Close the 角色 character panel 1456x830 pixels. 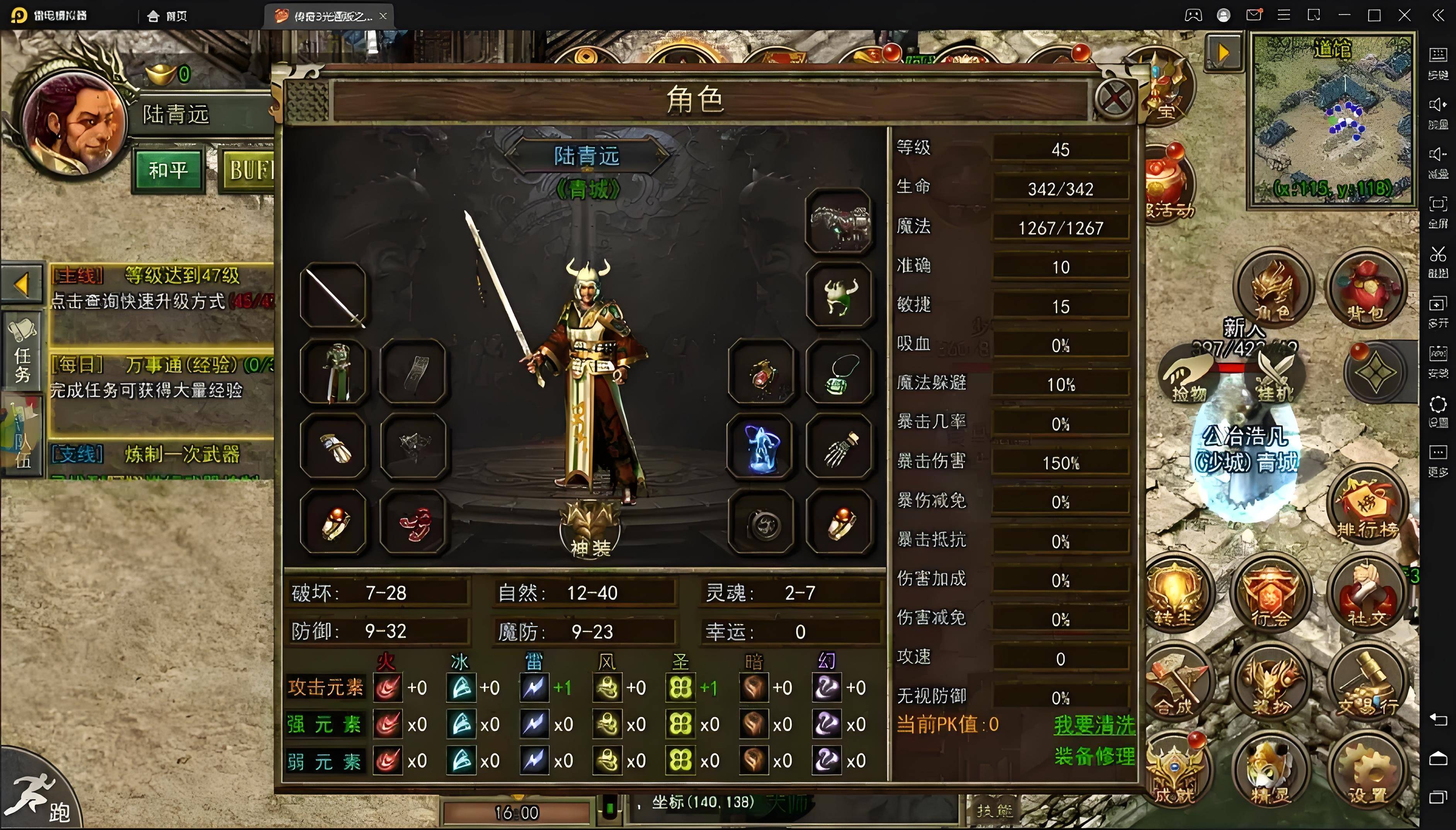[x=1114, y=99]
